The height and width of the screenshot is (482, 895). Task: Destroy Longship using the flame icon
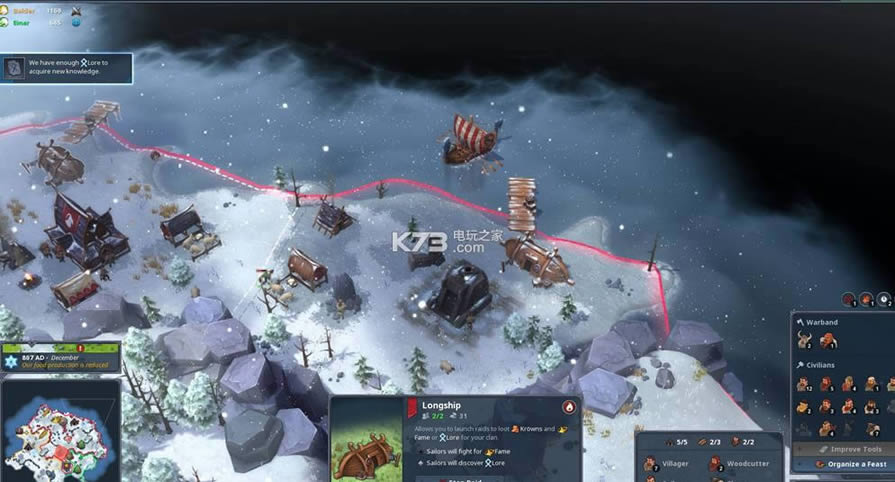[x=569, y=407]
